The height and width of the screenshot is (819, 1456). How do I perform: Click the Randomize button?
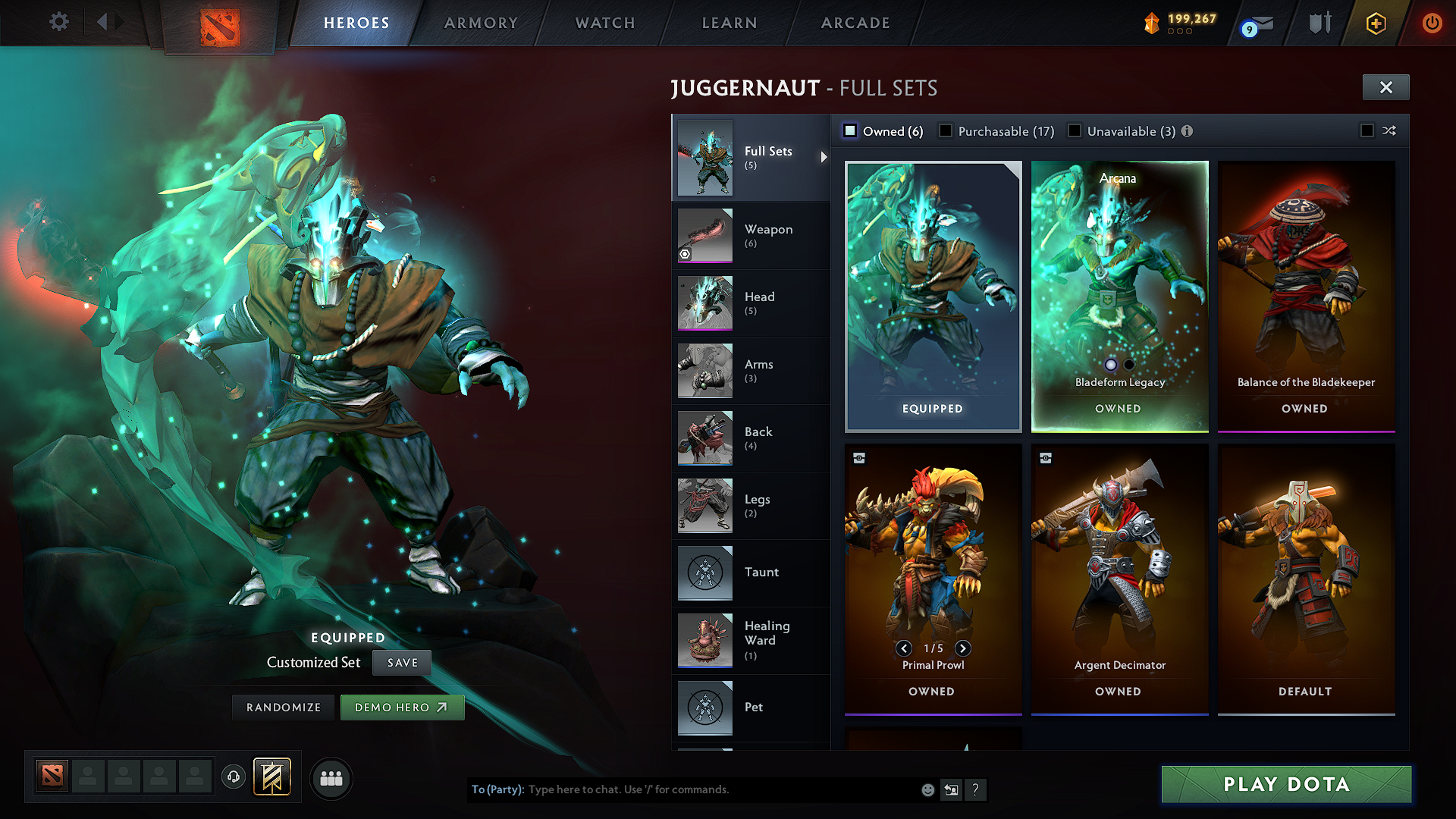pos(283,707)
